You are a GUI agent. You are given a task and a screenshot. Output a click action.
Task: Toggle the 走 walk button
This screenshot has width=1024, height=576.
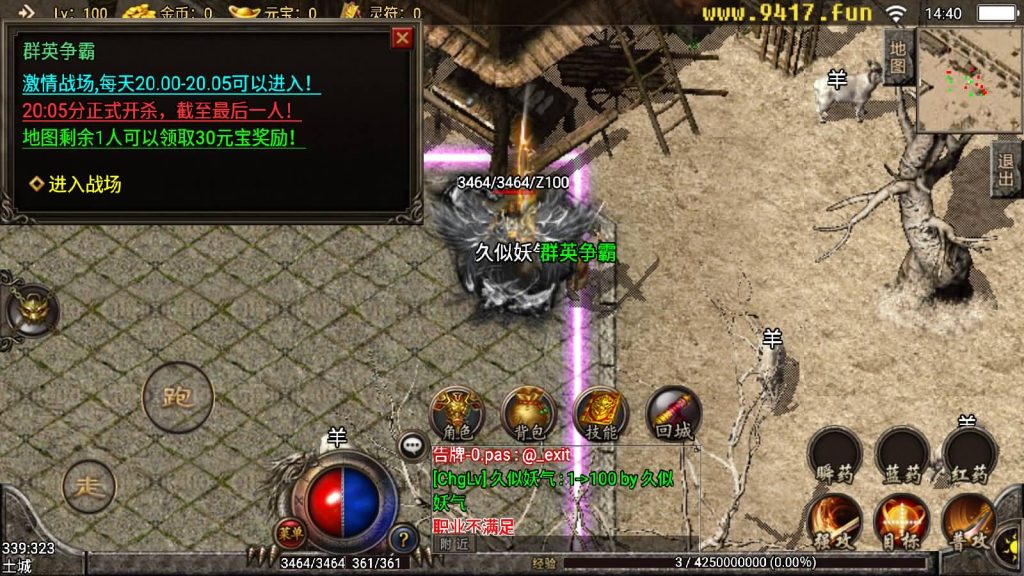[x=90, y=487]
